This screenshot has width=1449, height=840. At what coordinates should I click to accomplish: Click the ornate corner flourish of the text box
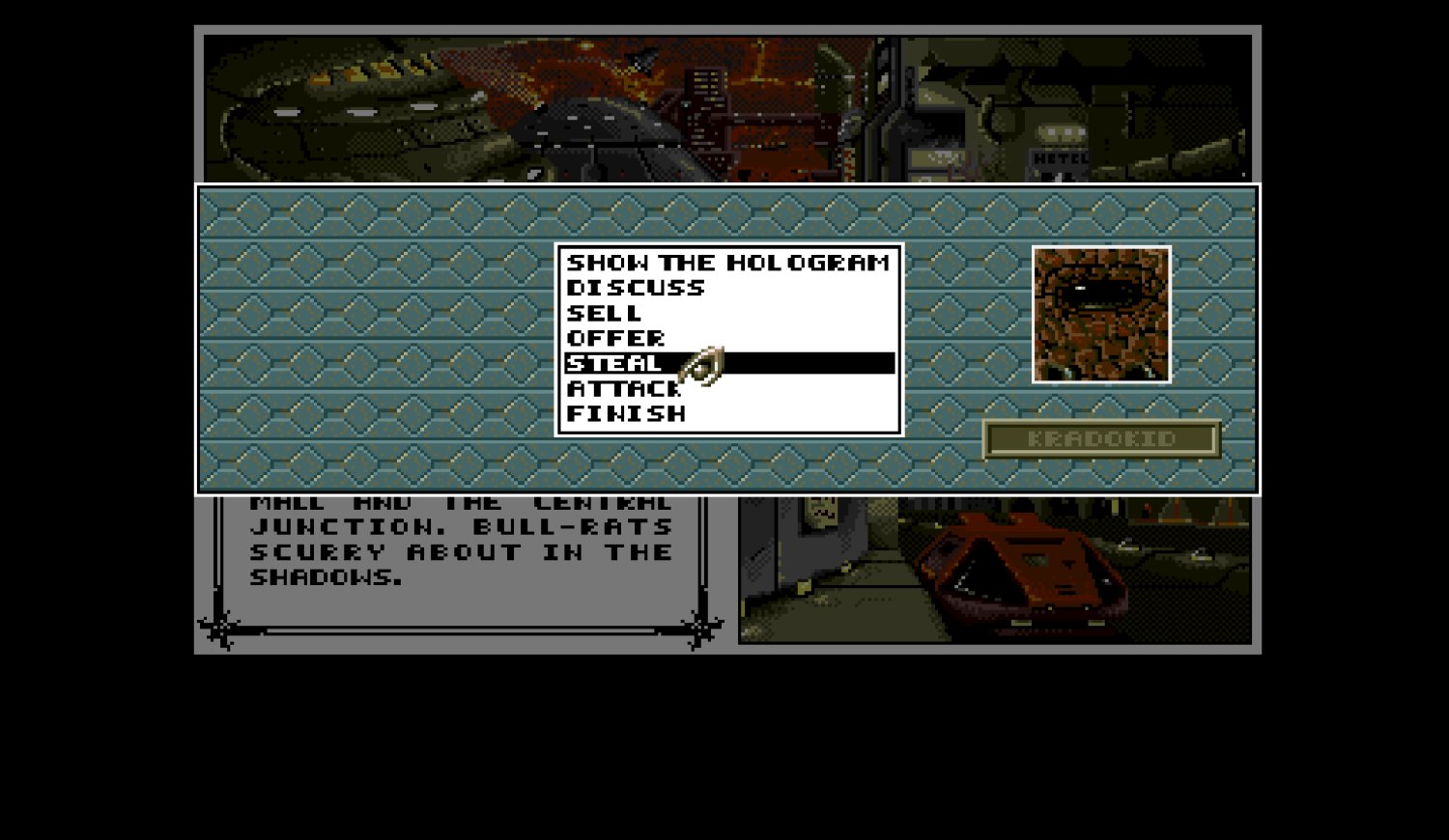pyautogui.click(x=217, y=626)
